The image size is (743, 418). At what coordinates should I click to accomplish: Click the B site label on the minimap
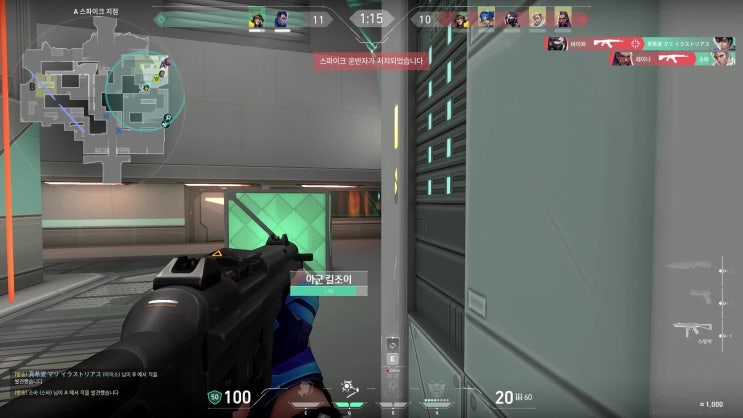31,86
